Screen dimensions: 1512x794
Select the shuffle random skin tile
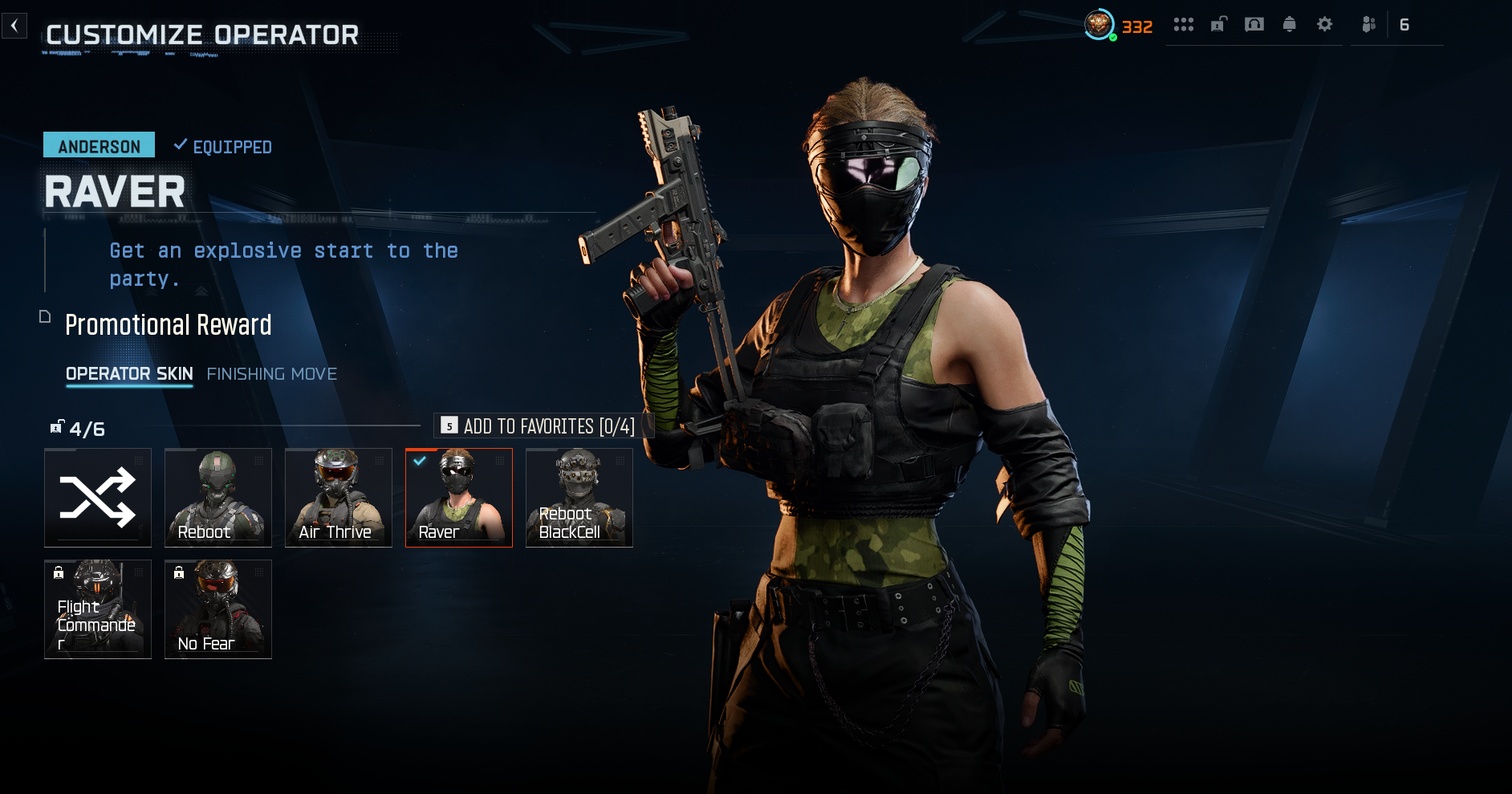98,498
